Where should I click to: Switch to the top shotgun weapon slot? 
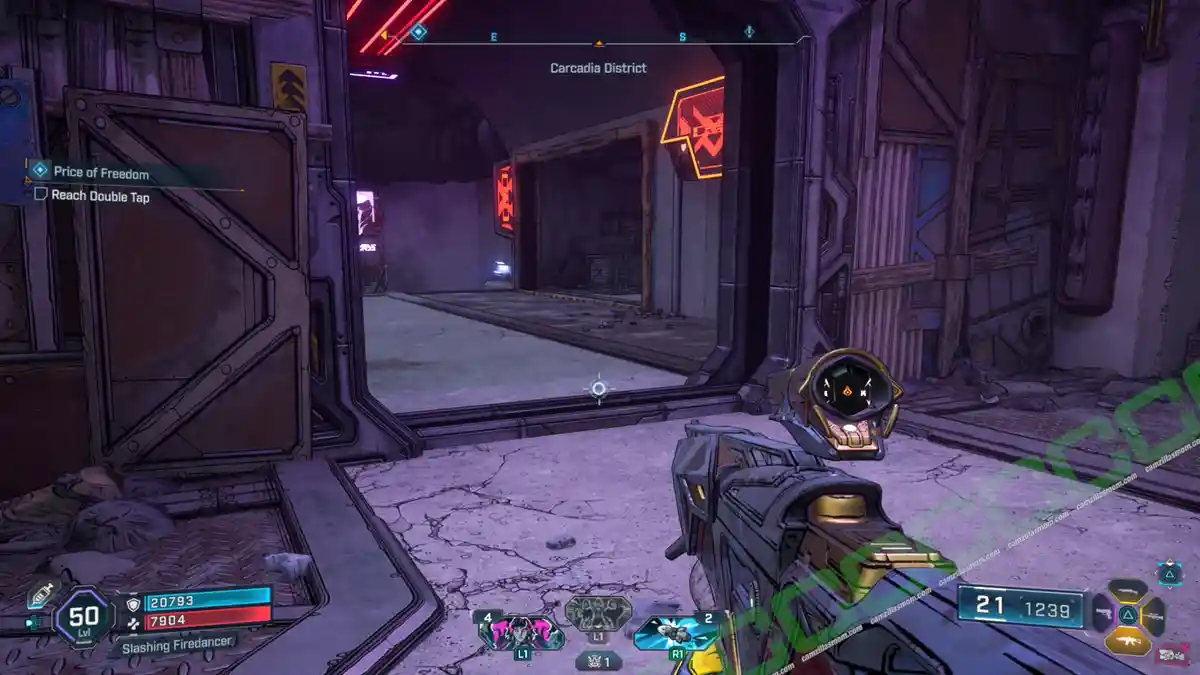tap(1127, 591)
